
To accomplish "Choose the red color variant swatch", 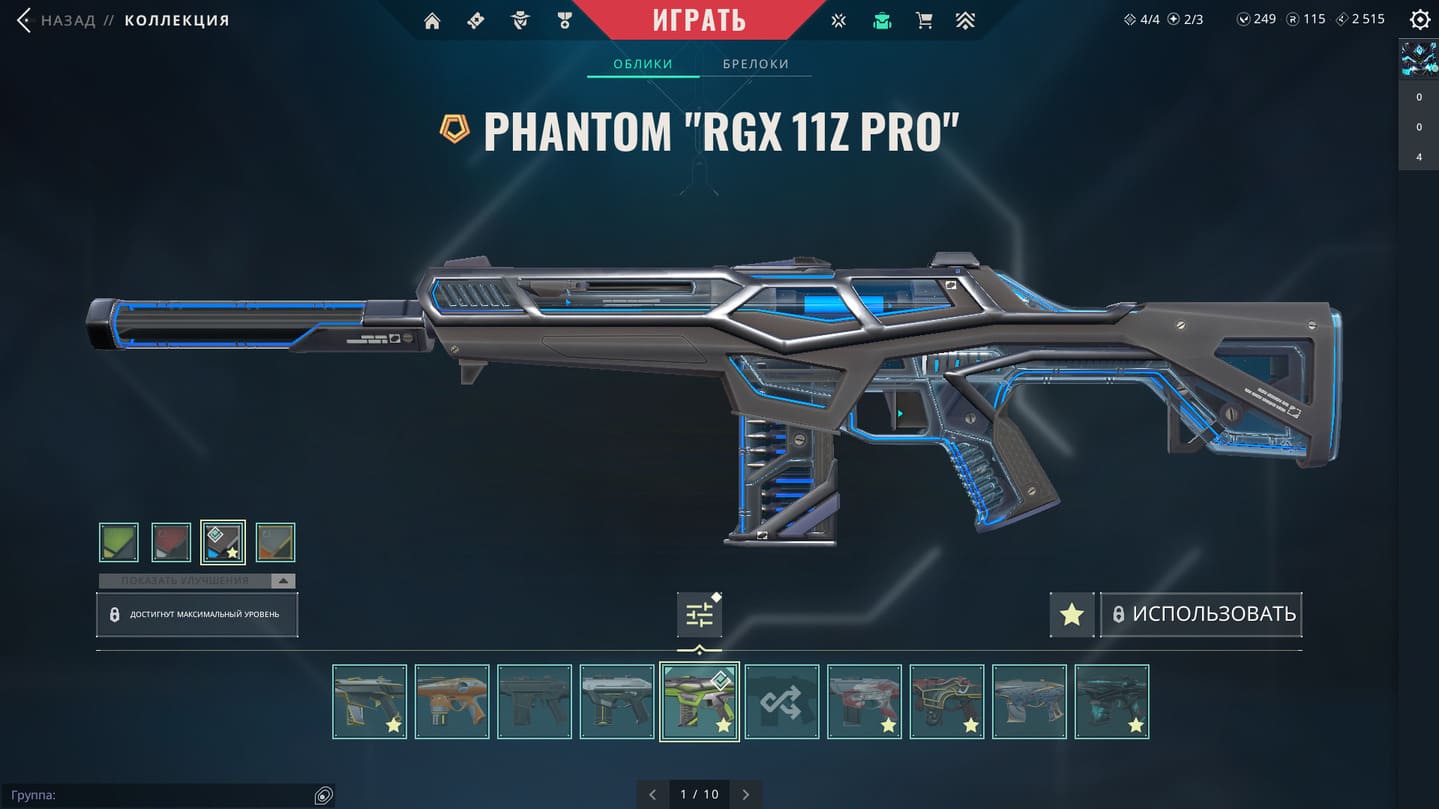I will coord(171,542).
